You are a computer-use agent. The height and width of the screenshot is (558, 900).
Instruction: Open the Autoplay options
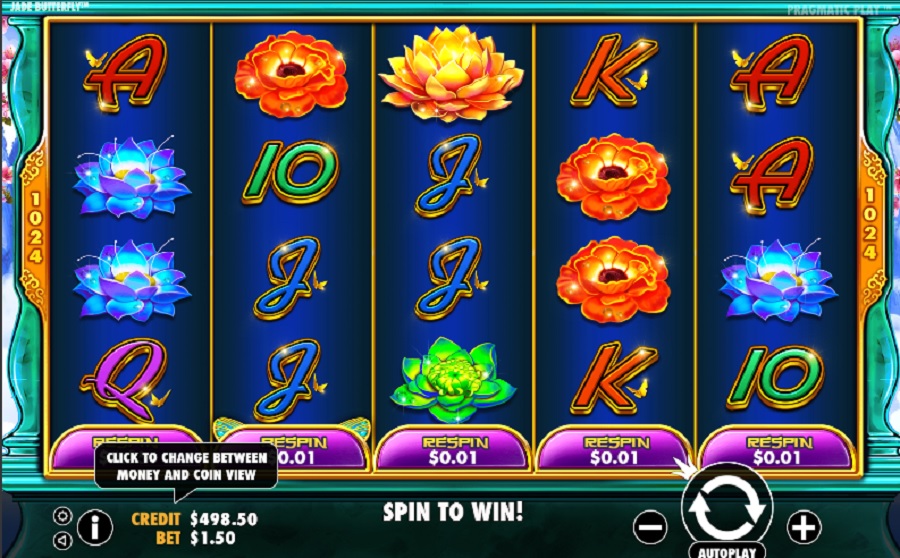727,551
